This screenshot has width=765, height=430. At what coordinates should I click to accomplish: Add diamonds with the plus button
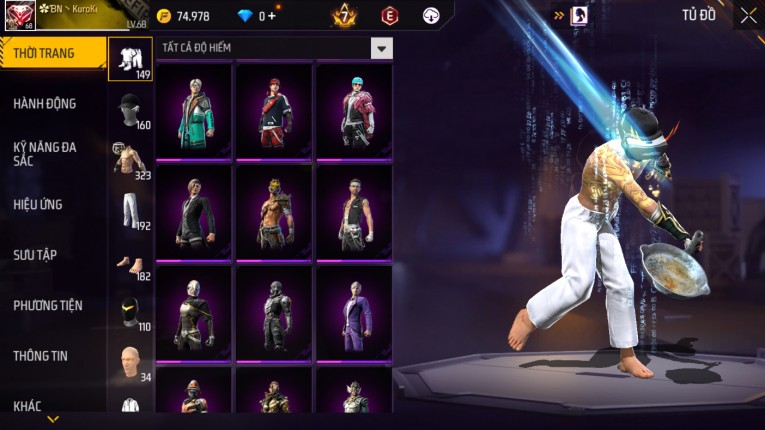pos(273,16)
